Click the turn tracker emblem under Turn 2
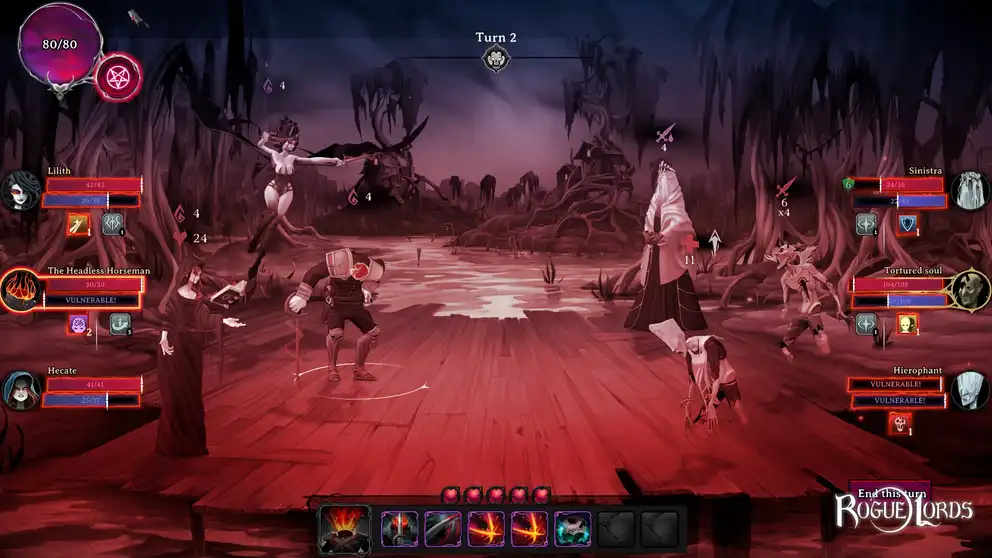Image resolution: width=992 pixels, height=558 pixels. coord(495,60)
